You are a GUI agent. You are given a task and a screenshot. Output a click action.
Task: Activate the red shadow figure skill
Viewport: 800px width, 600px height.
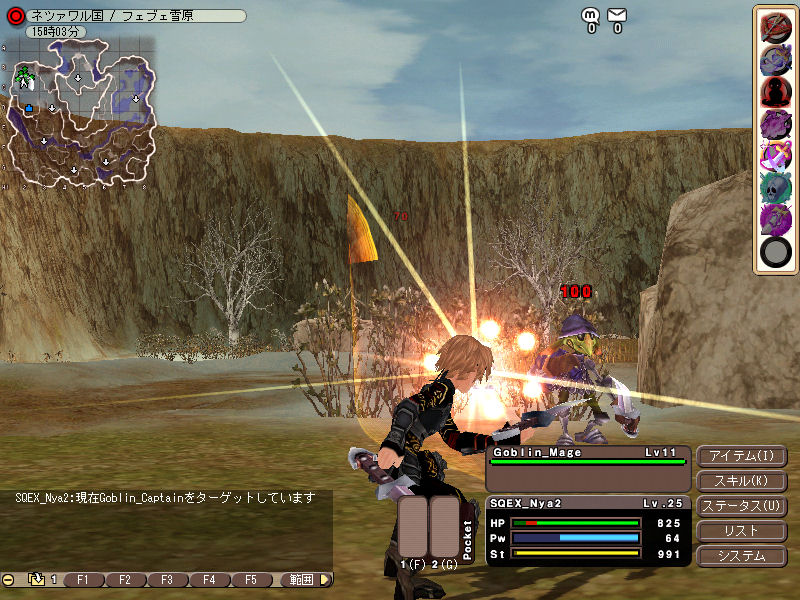pyautogui.click(x=775, y=92)
